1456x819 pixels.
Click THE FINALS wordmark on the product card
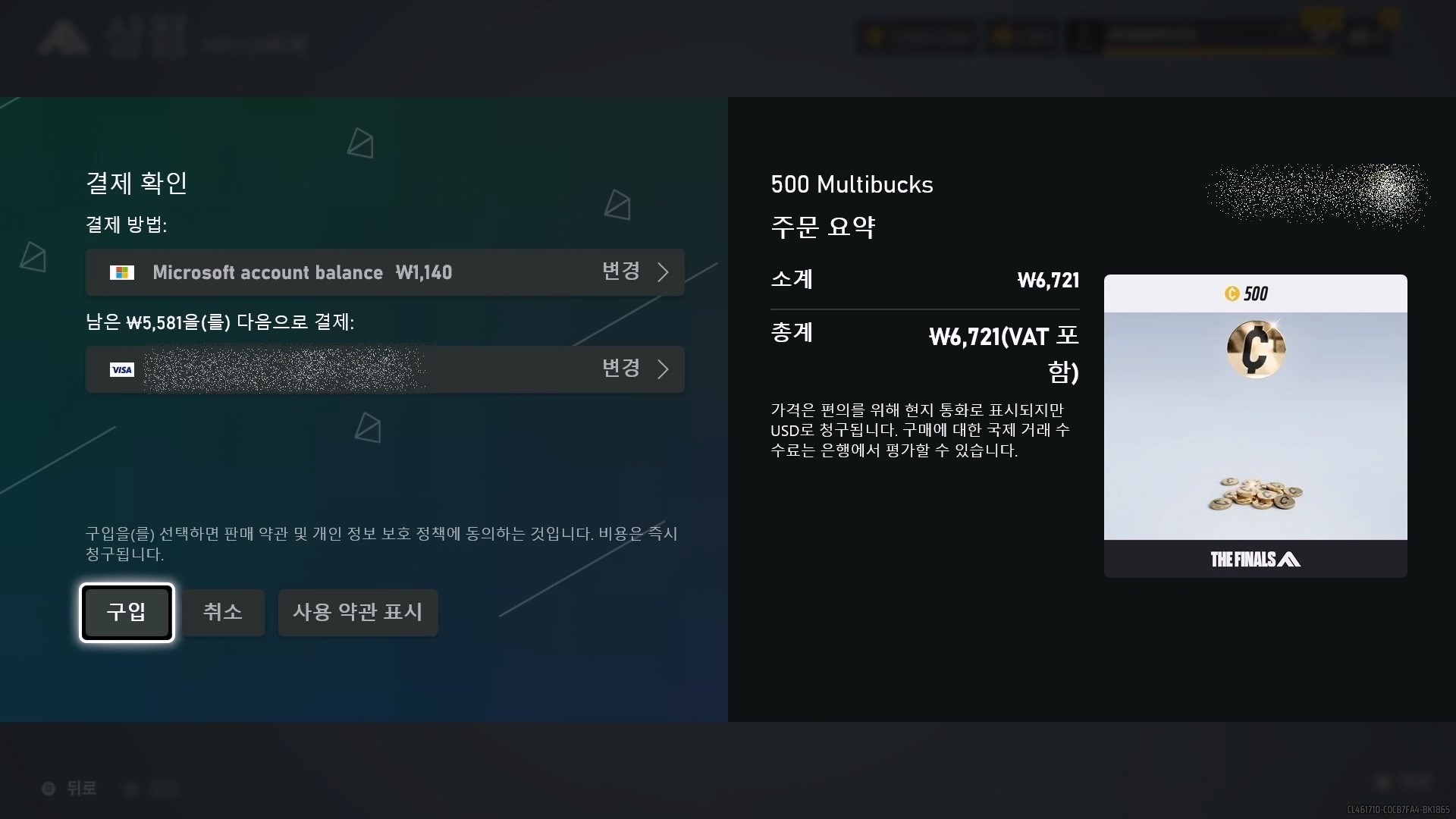(x=1255, y=560)
